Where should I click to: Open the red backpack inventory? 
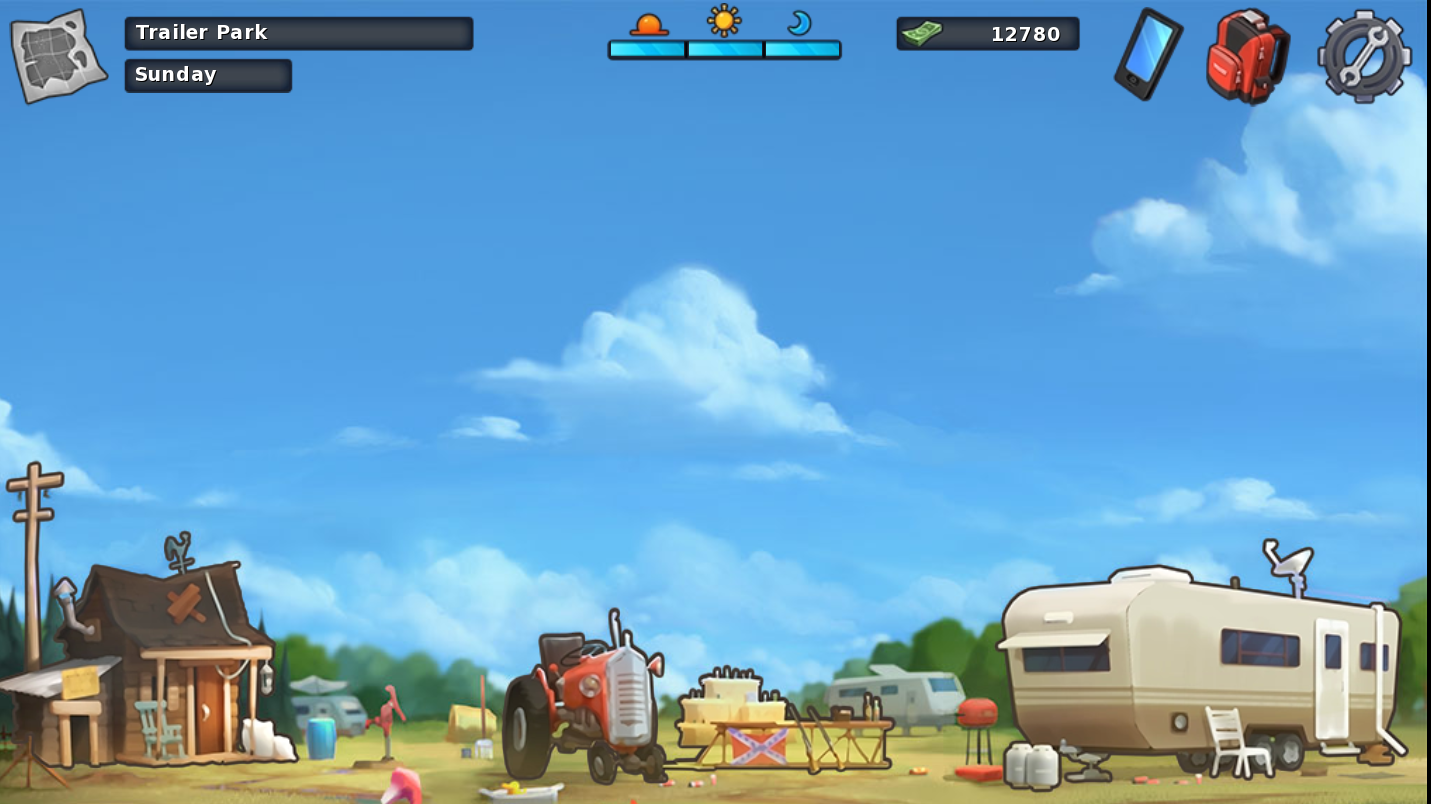point(1246,55)
